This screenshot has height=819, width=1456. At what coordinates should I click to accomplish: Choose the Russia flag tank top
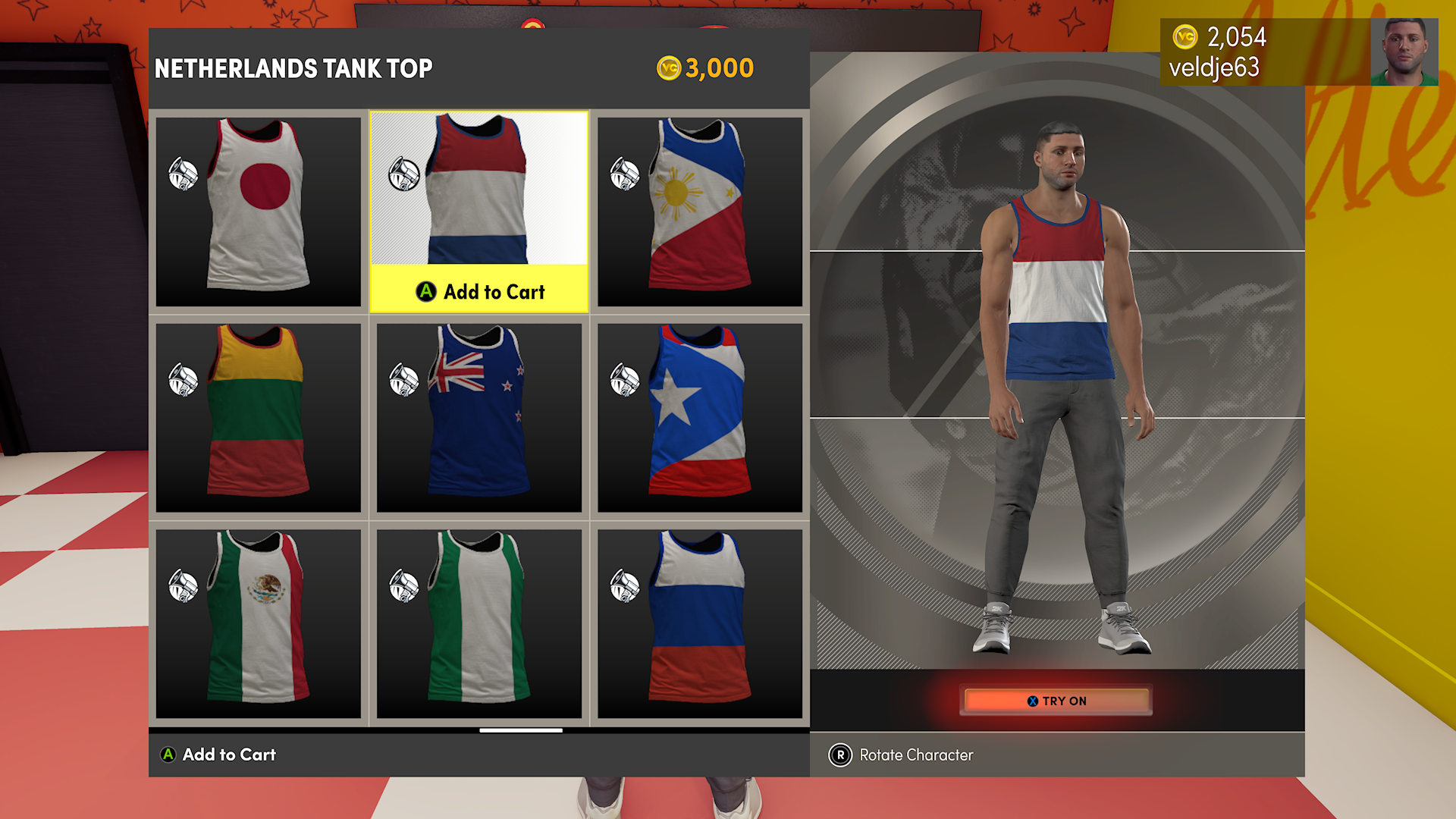coord(699,623)
